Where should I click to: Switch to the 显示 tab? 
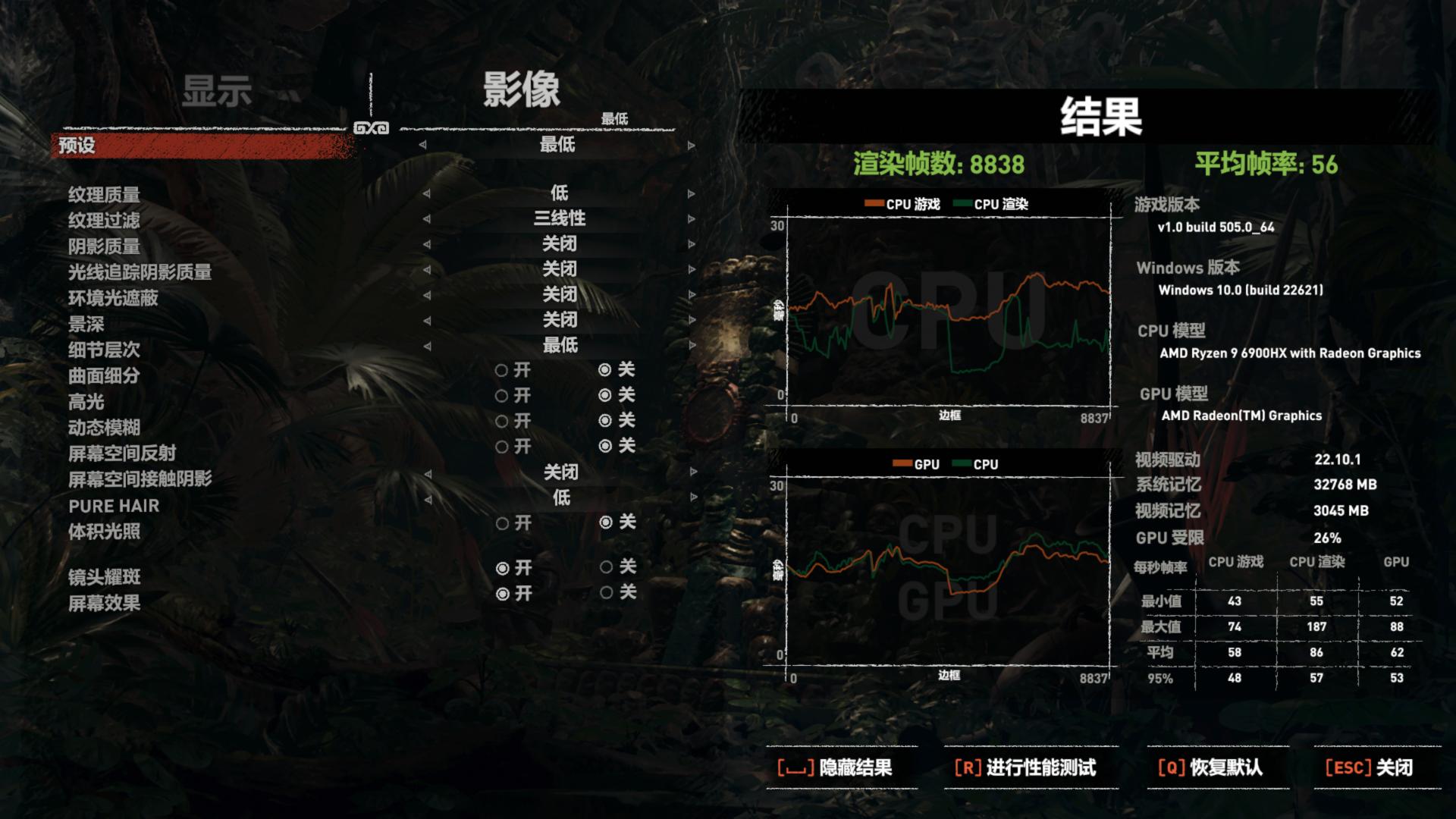click(x=218, y=89)
